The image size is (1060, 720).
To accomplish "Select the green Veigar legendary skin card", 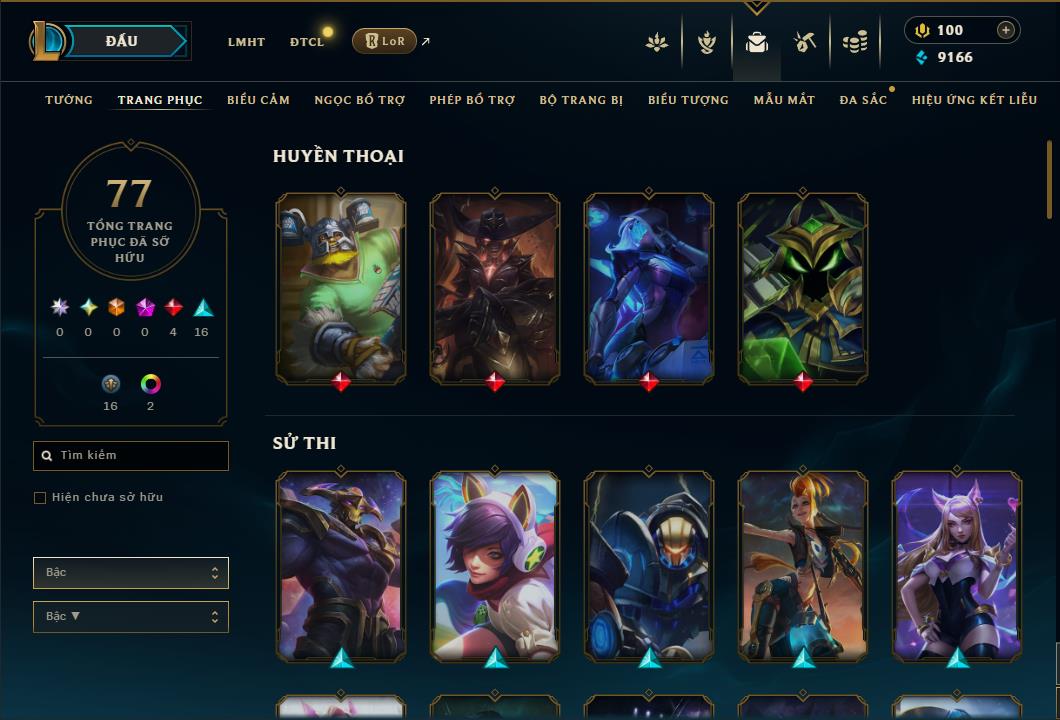I will (x=803, y=288).
